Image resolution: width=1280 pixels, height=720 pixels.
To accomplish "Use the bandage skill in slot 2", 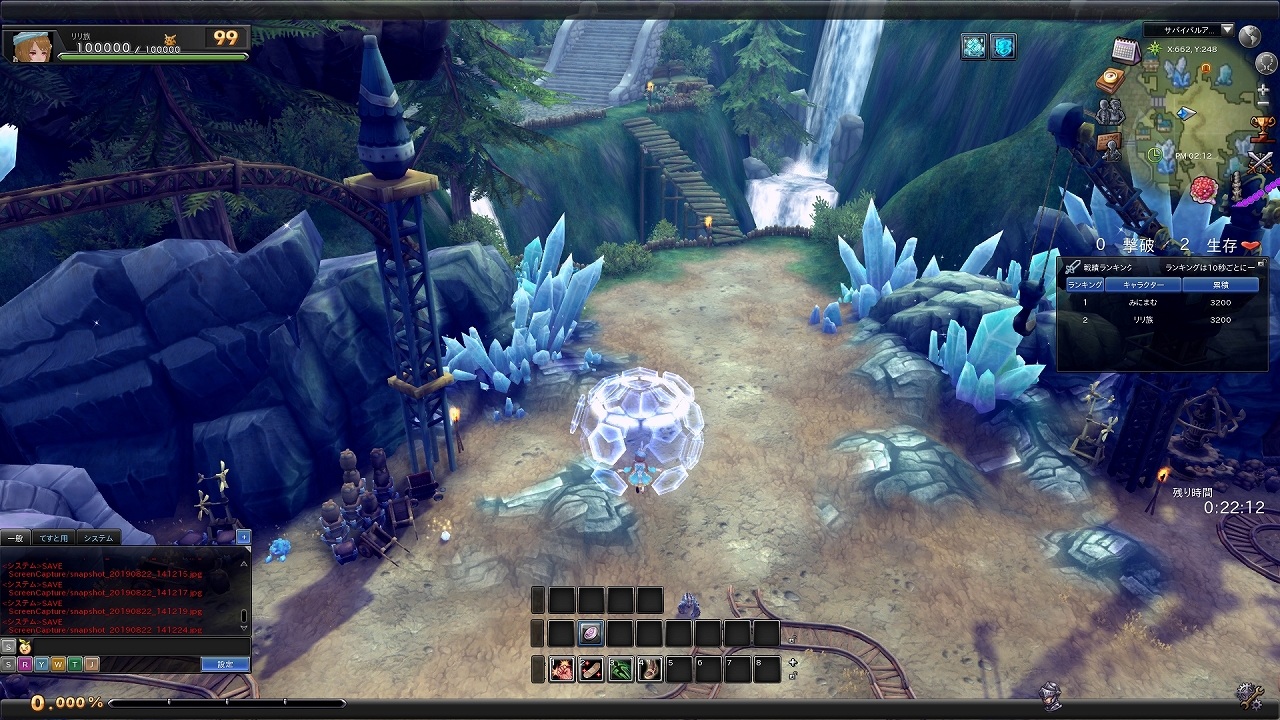I will coord(591,669).
